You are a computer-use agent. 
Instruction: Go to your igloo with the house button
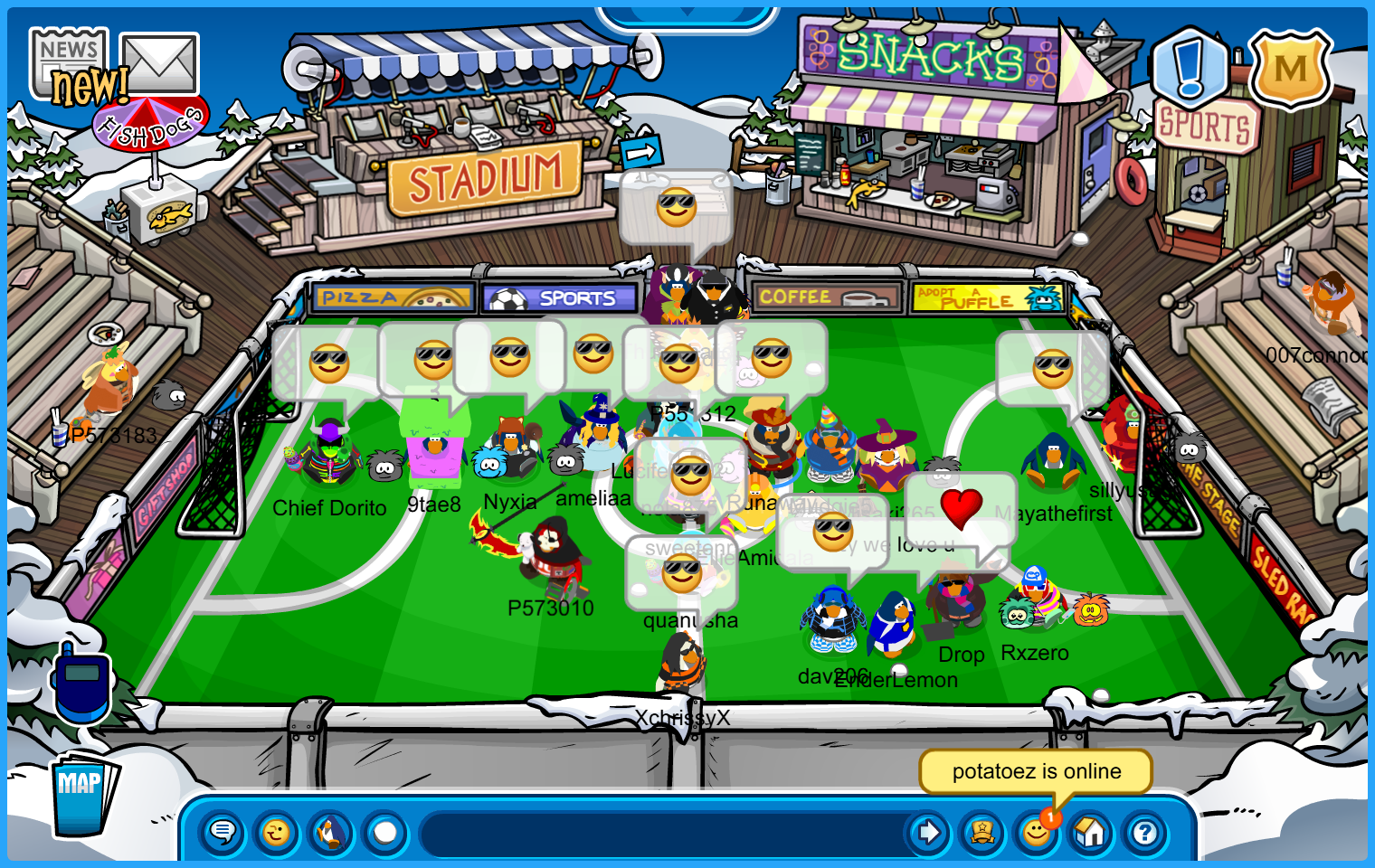[1091, 832]
